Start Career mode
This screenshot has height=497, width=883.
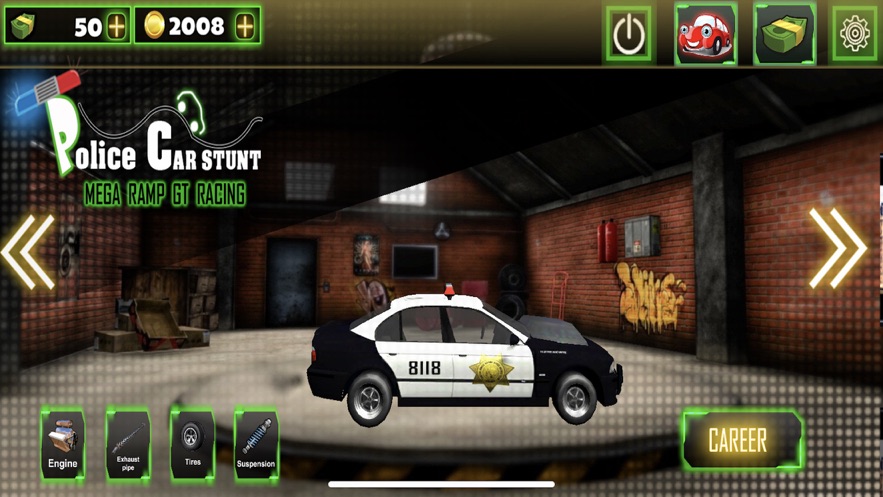click(x=739, y=440)
